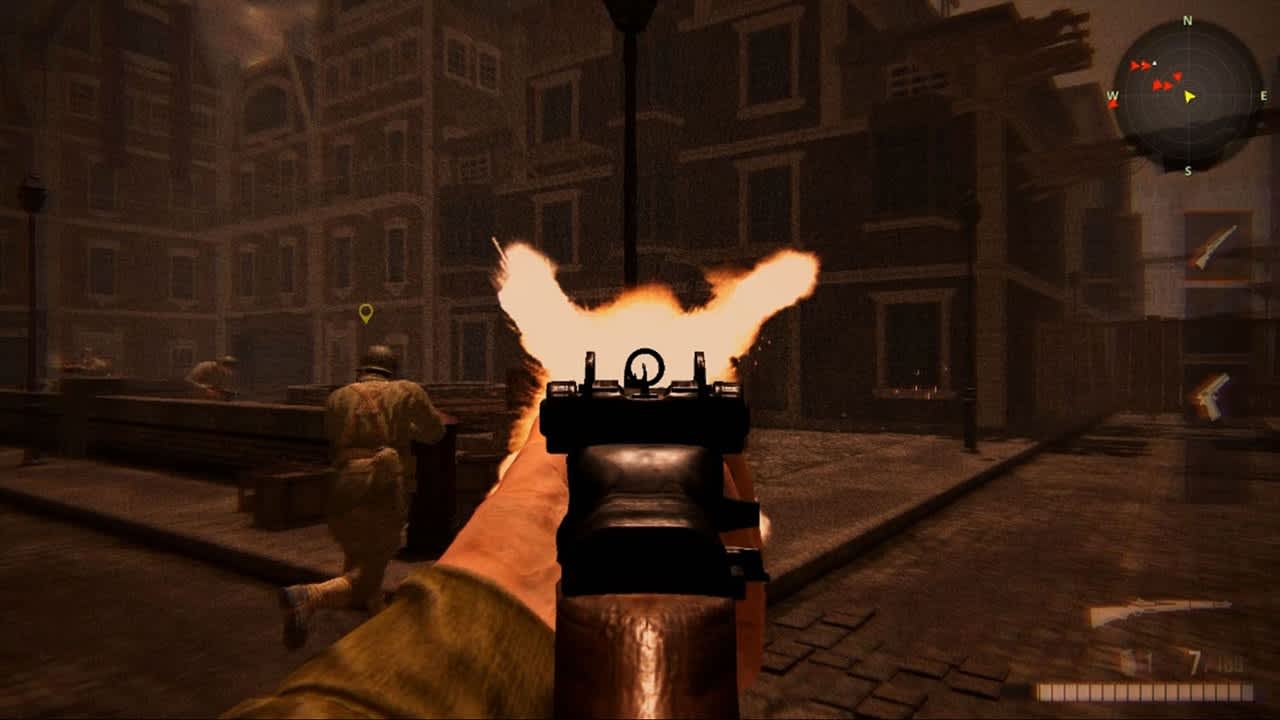This screenshot has width=1280, height=720.
Task: Click the S label below the compass
Action: click(1188, 169)
